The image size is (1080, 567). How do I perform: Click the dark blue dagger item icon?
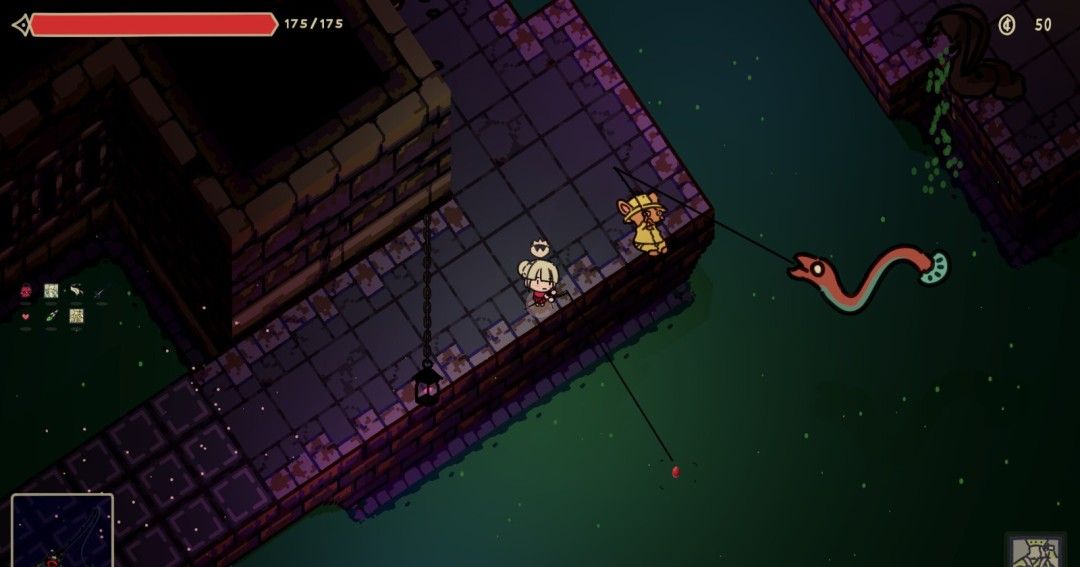click(100, 292)
